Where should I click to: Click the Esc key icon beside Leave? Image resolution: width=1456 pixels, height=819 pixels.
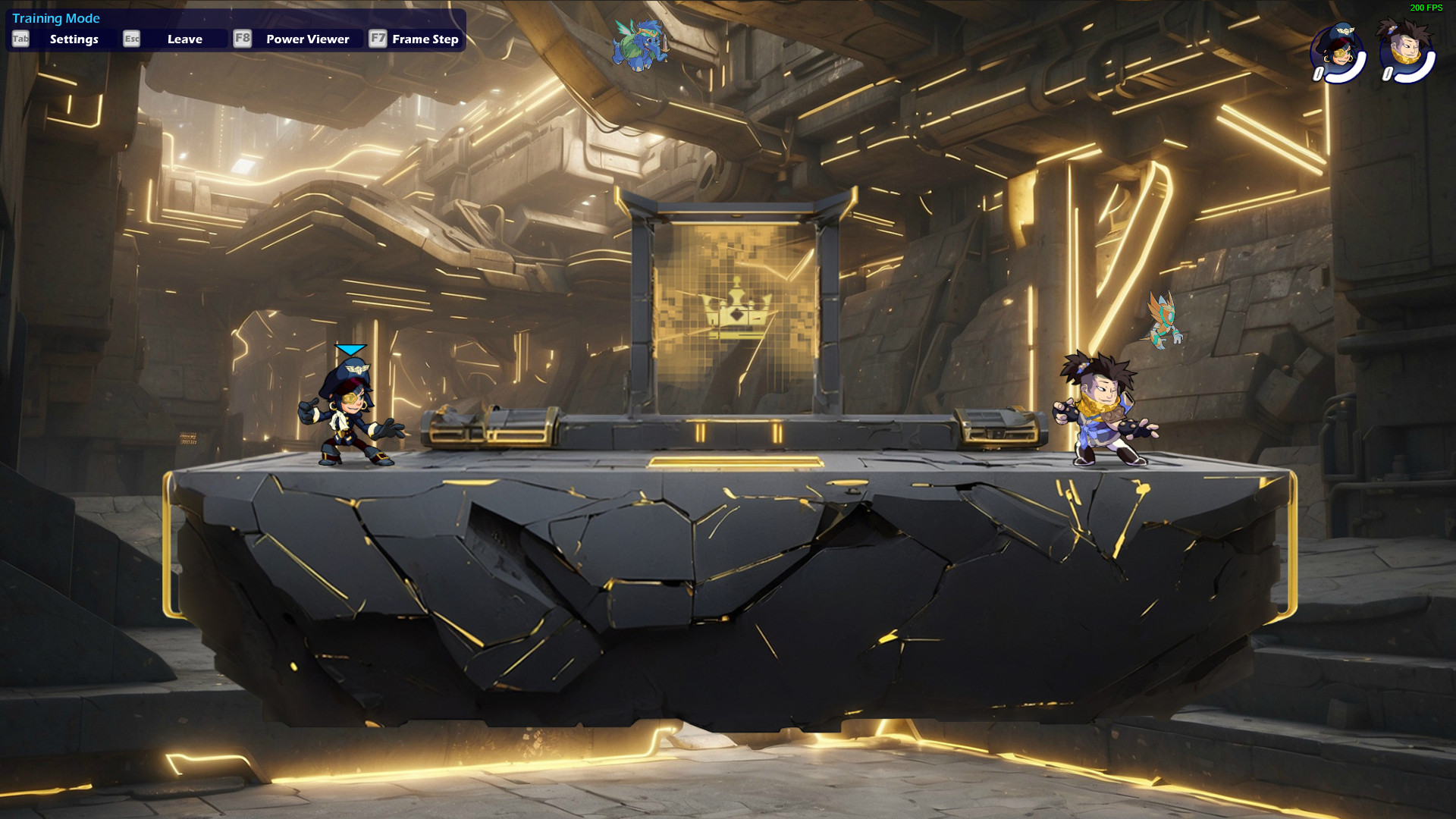tap(131, 39)
